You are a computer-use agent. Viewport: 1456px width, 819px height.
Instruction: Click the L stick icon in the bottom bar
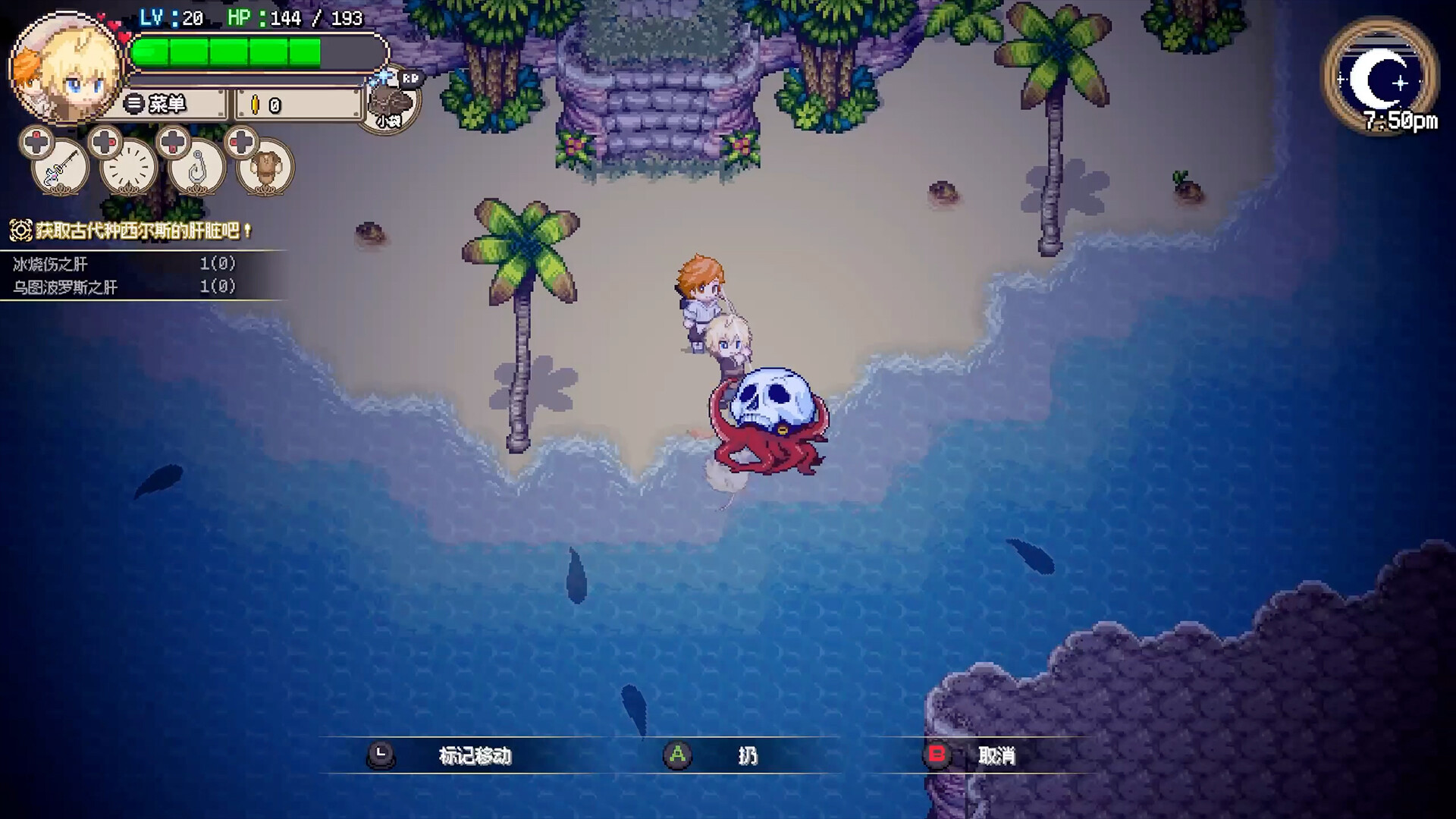pyautogui.click(x=383, y=755)
